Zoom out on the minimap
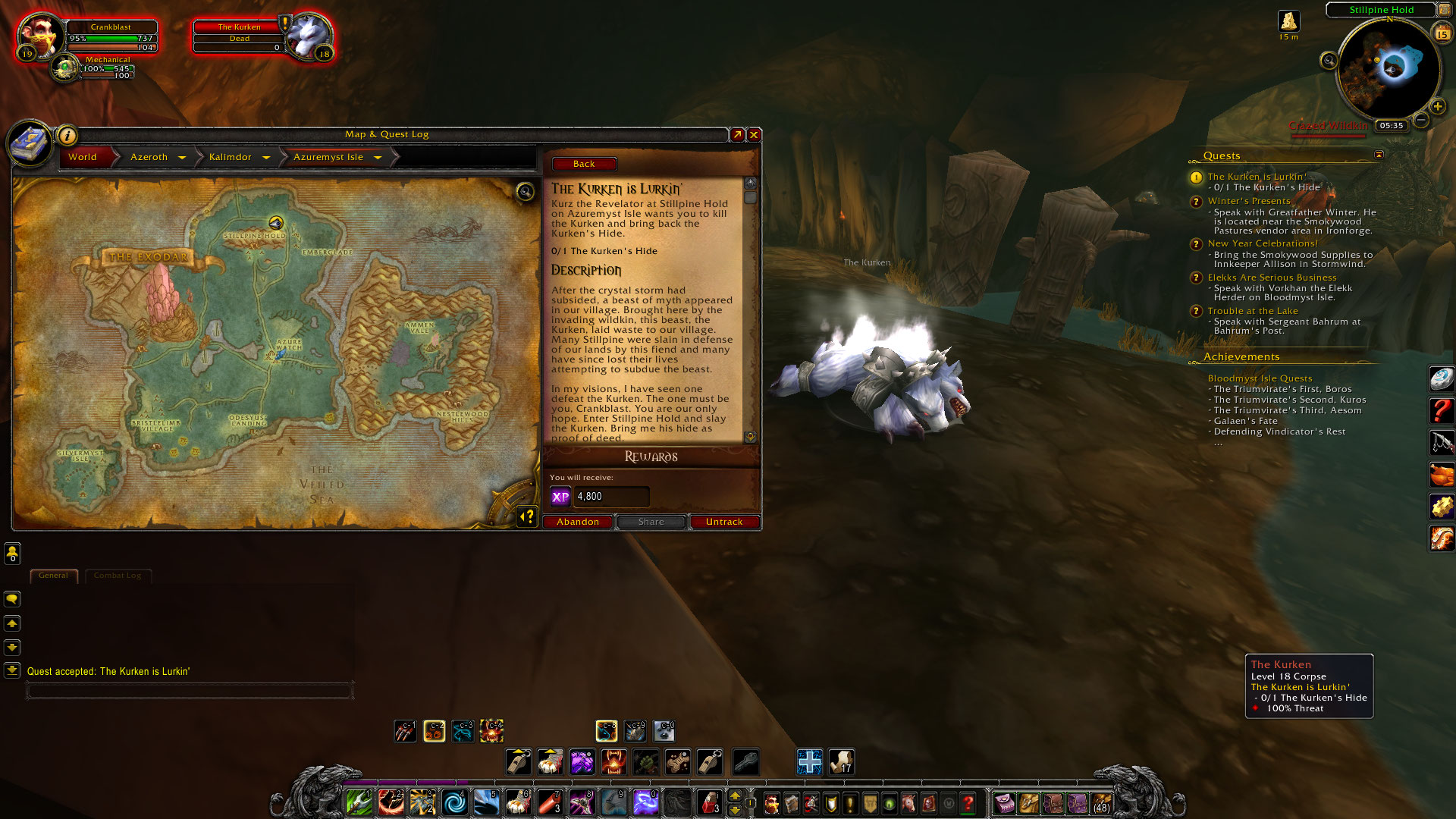 click(1421, 120)
